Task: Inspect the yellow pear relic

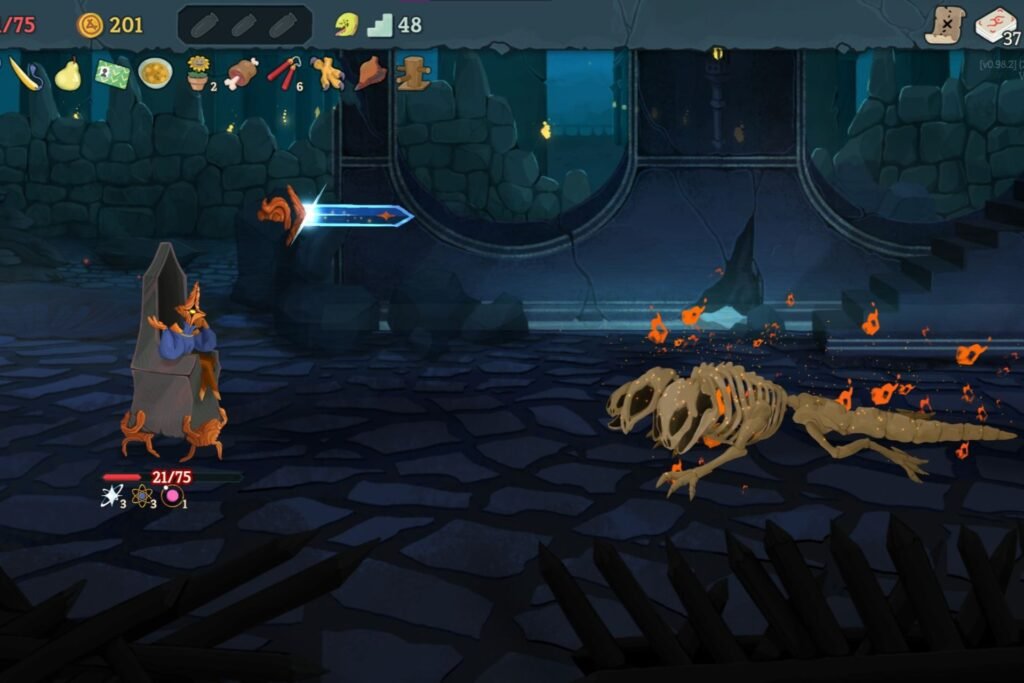Action: 68,74
